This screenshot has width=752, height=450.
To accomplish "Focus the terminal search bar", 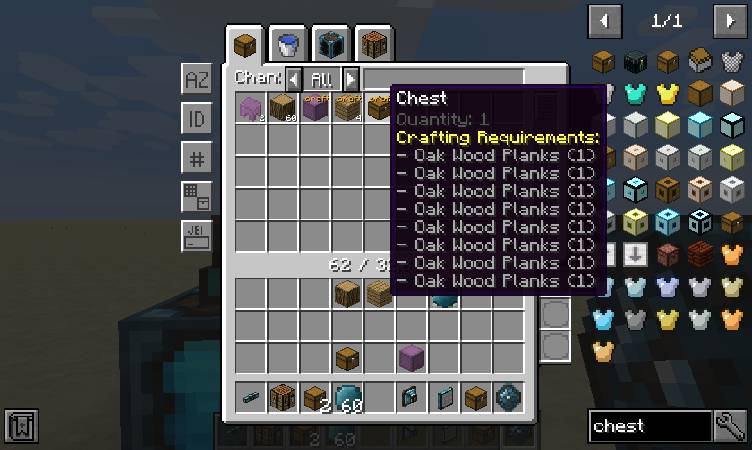I will [x=442, y=79].
